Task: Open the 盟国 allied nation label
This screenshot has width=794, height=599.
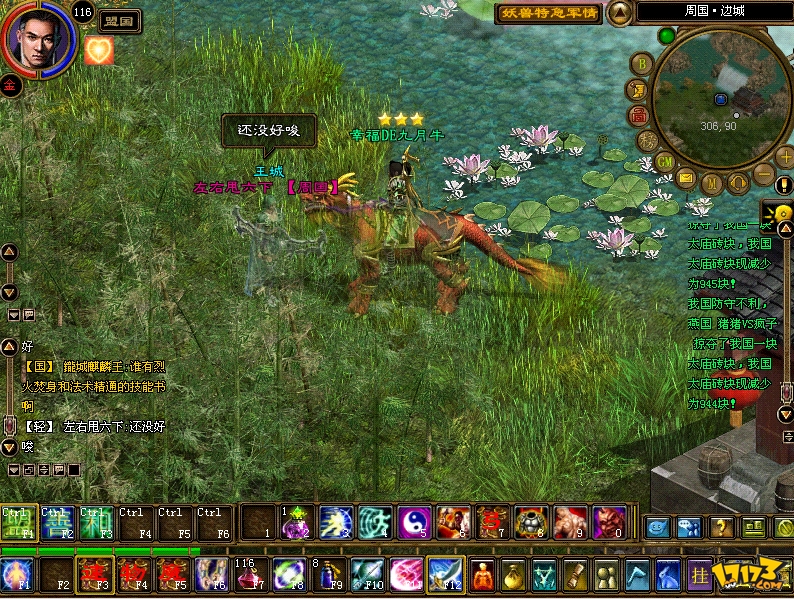Action: (120, 19)
